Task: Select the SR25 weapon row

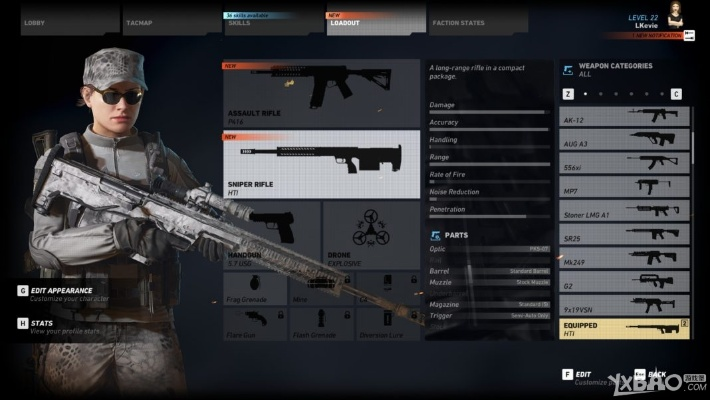Action: [x=624, y=235]
